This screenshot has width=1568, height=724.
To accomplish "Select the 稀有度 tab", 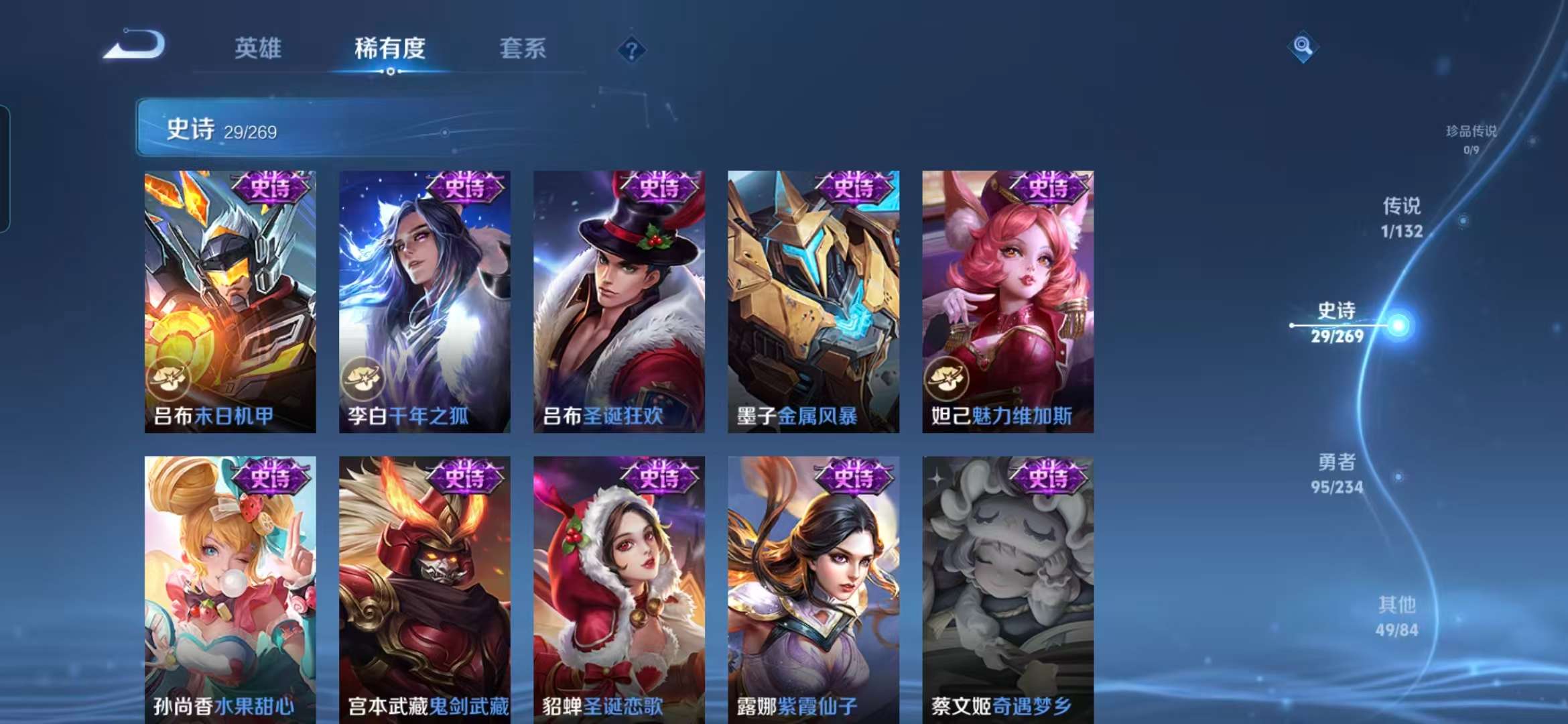I will coord(390,48).
